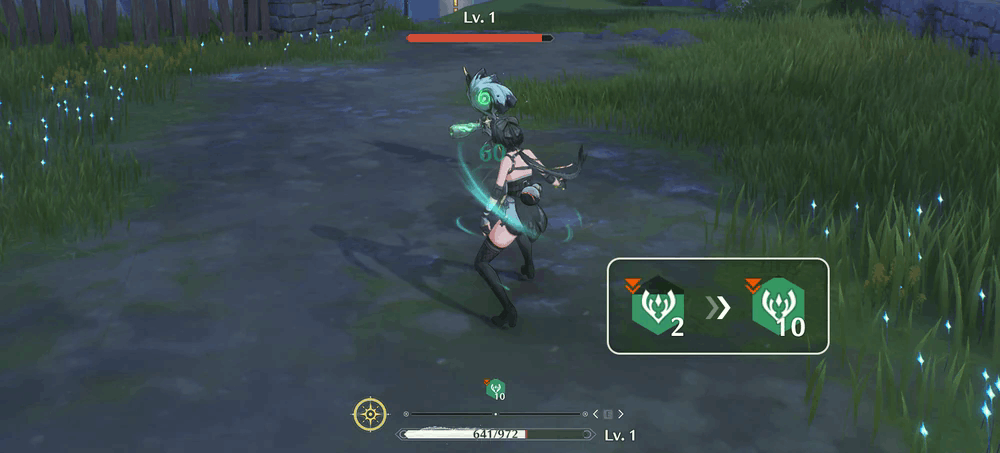This screenshot has width=1000, height=453.
Task: Click the left arrow beside the E slot
Action: click(x=596, y=414)
